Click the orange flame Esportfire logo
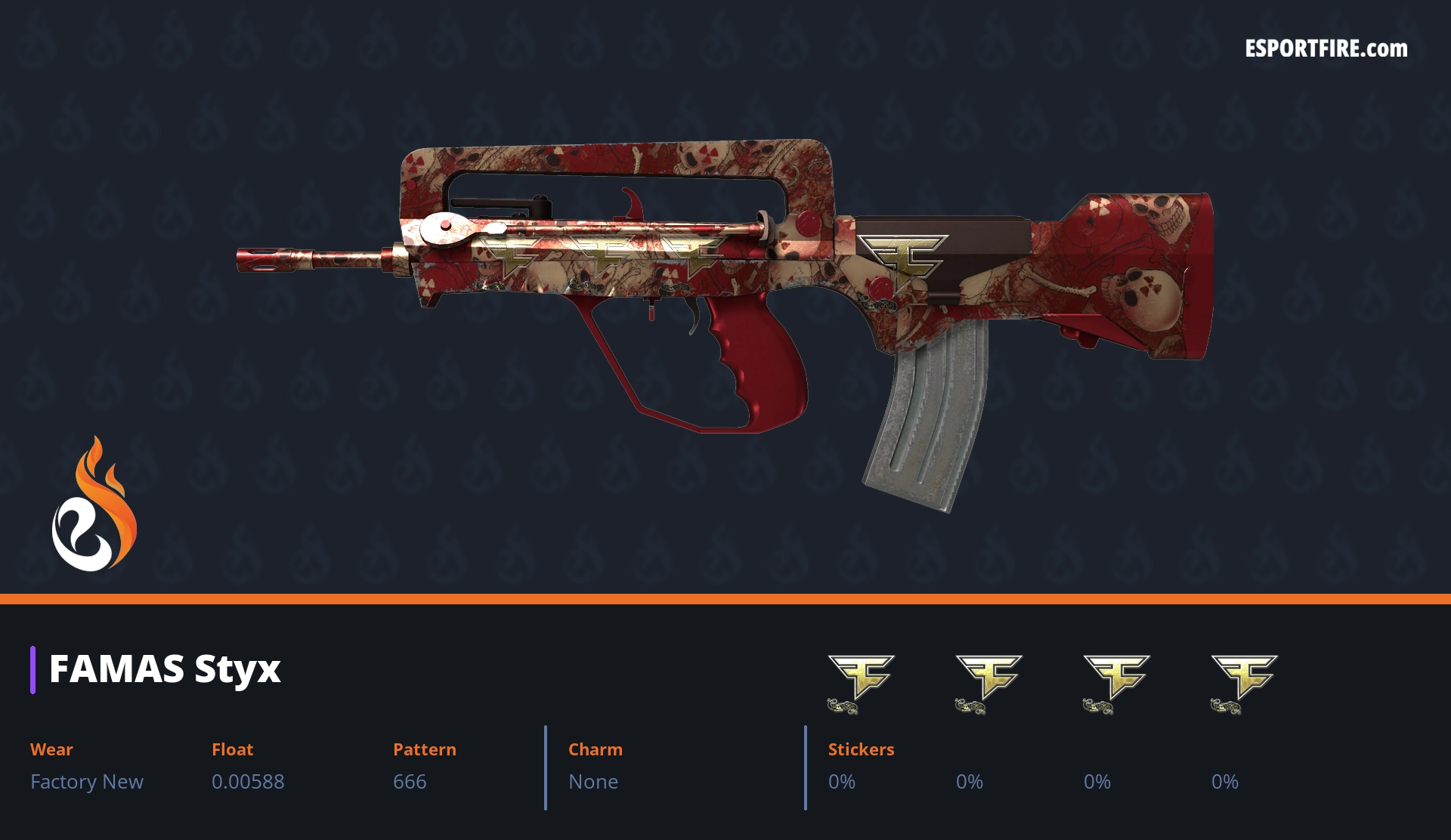The width and height of the screenshot is (1451, 840). point(94,505)
